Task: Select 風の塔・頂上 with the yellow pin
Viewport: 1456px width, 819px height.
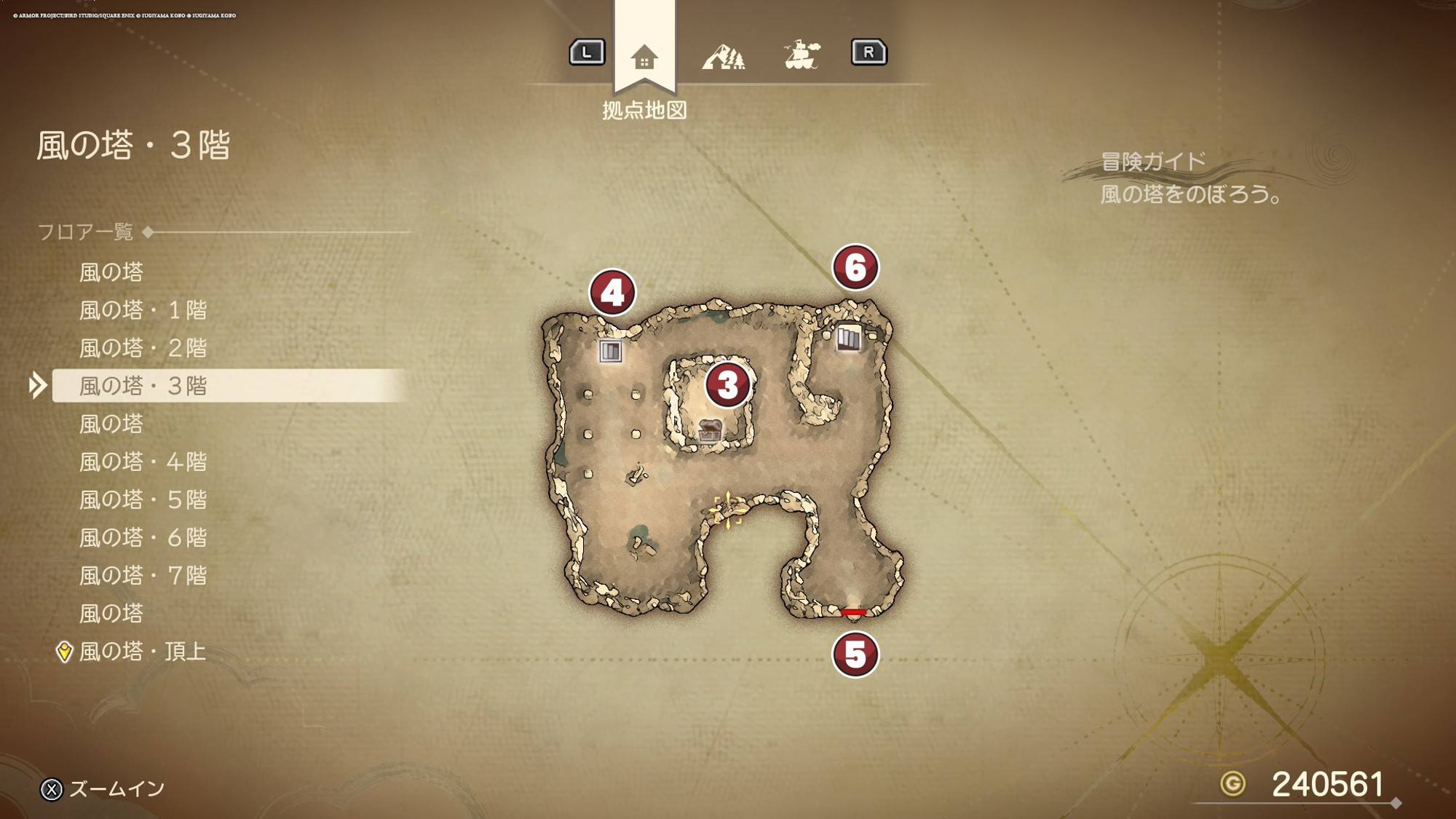Action: click(143, 651)
